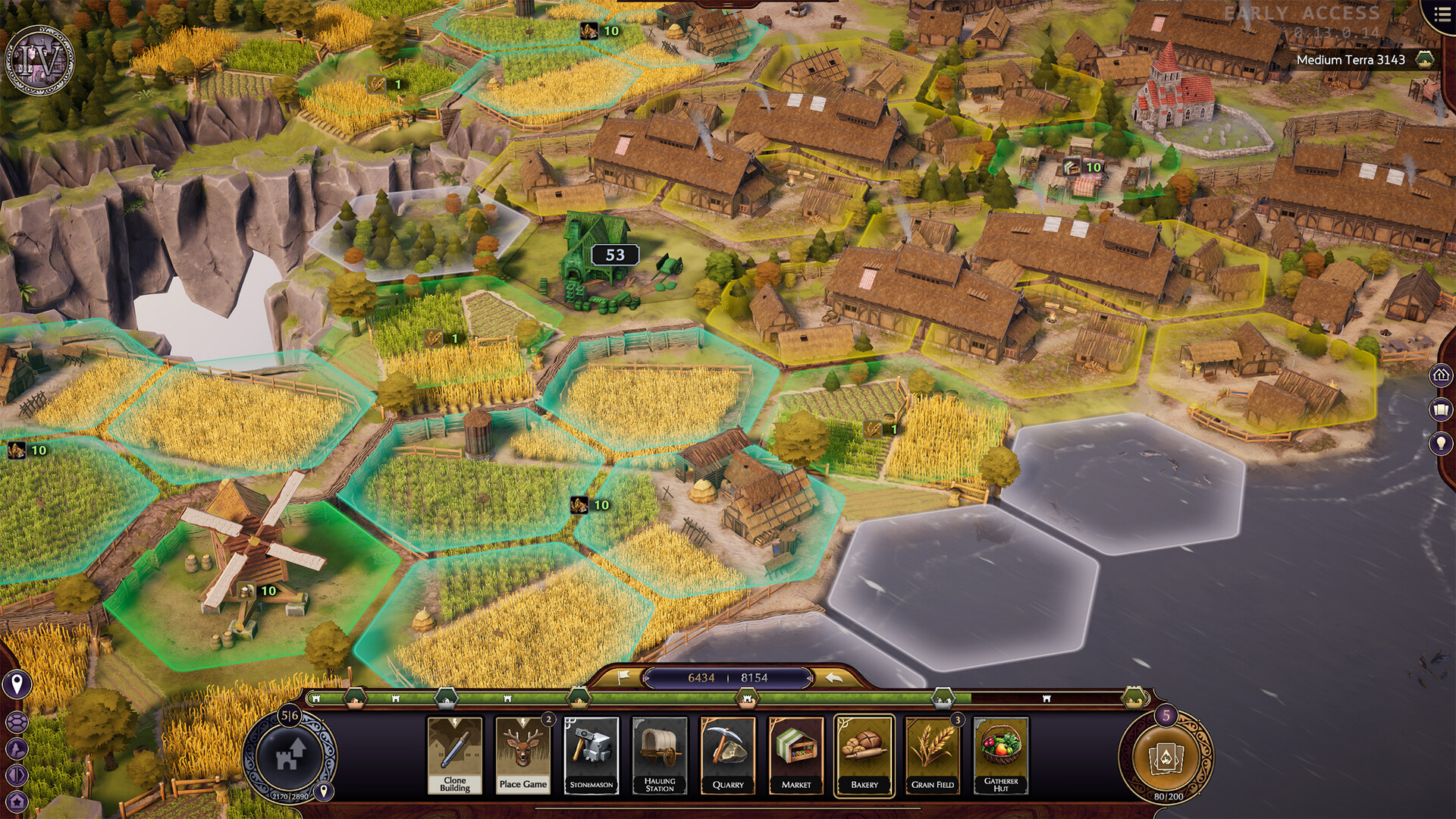1456x819 pixels.
Task: Click the lightbulb hint icon
Action: tap(1440, 444)
